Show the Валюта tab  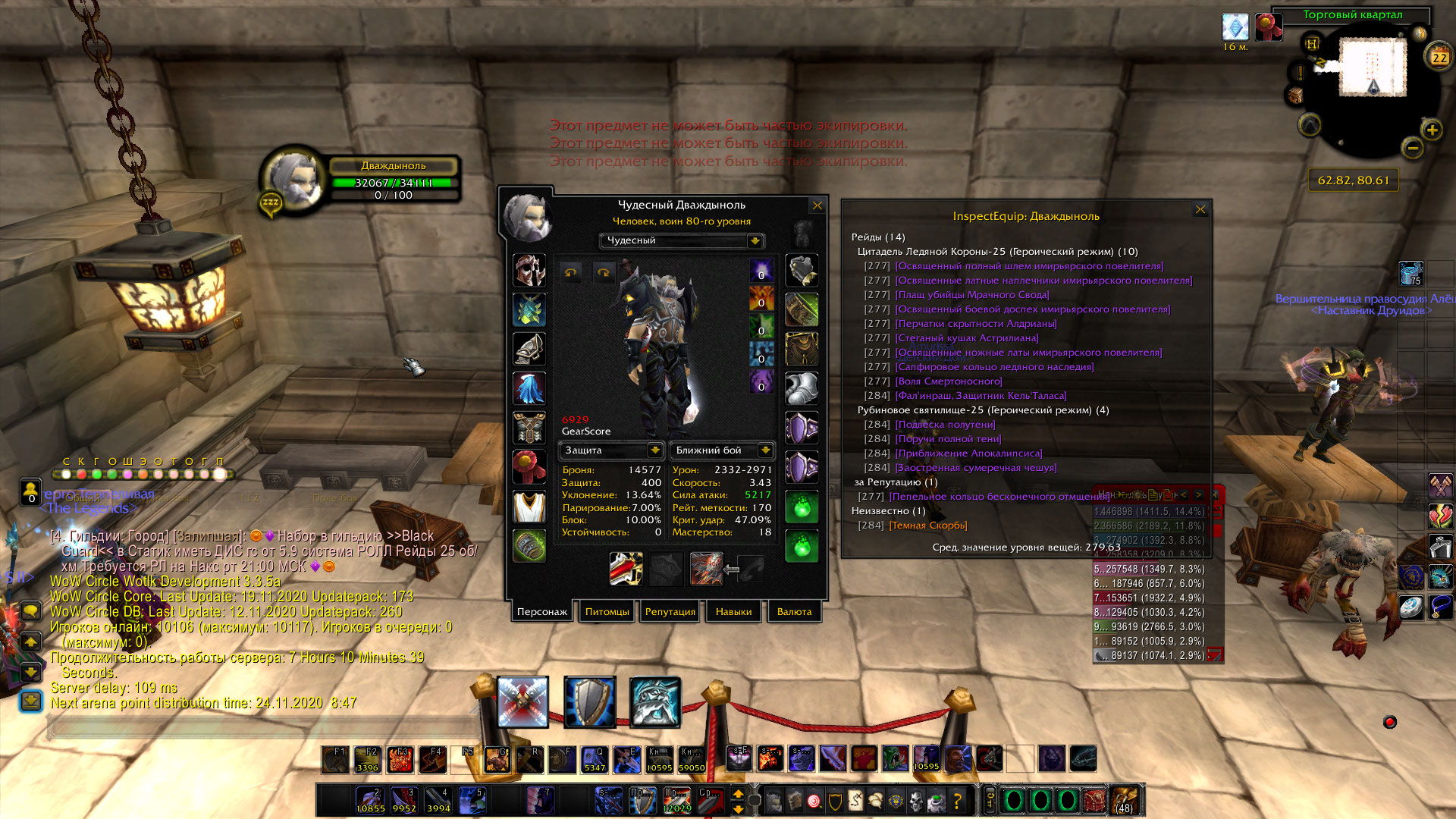coord(794,611)
